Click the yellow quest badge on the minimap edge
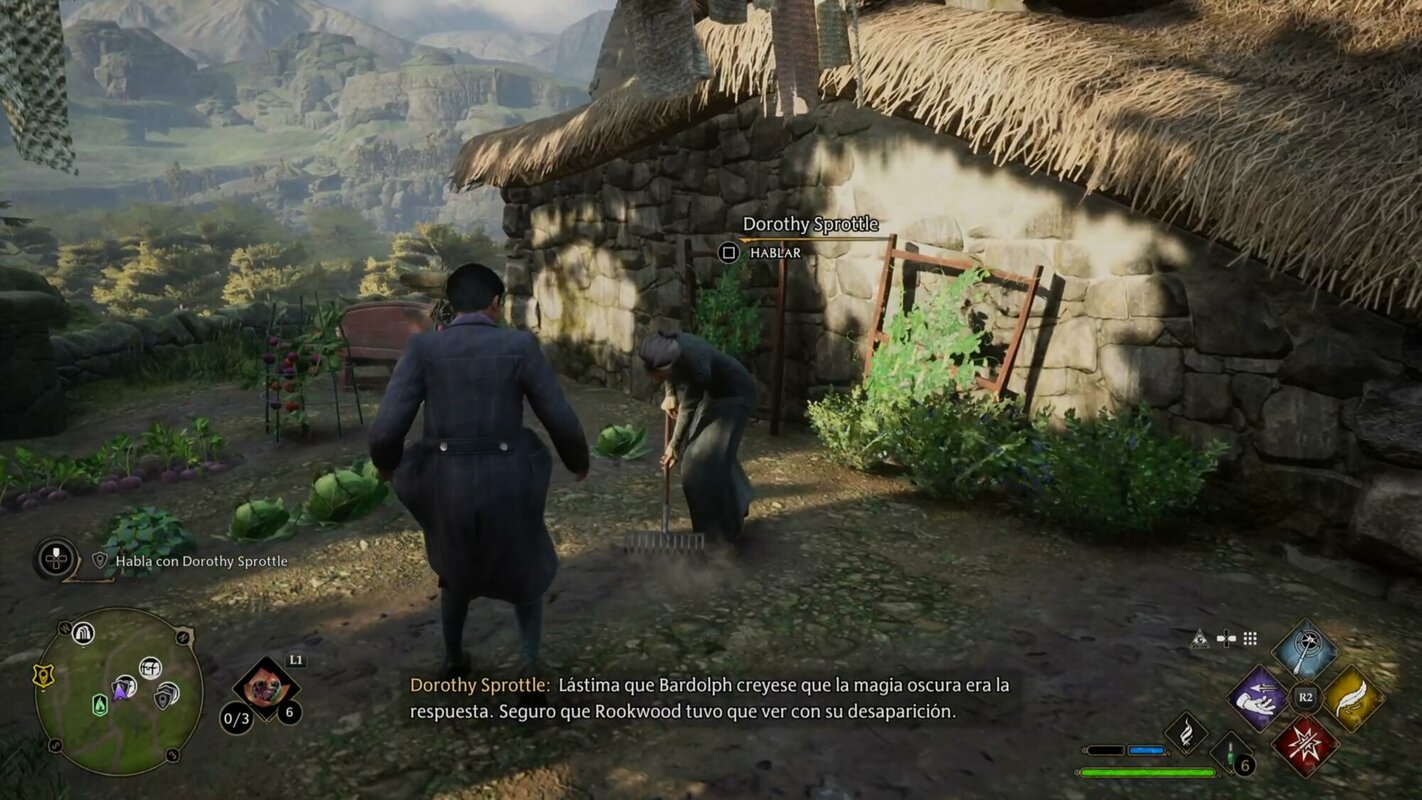 (44, 675)
